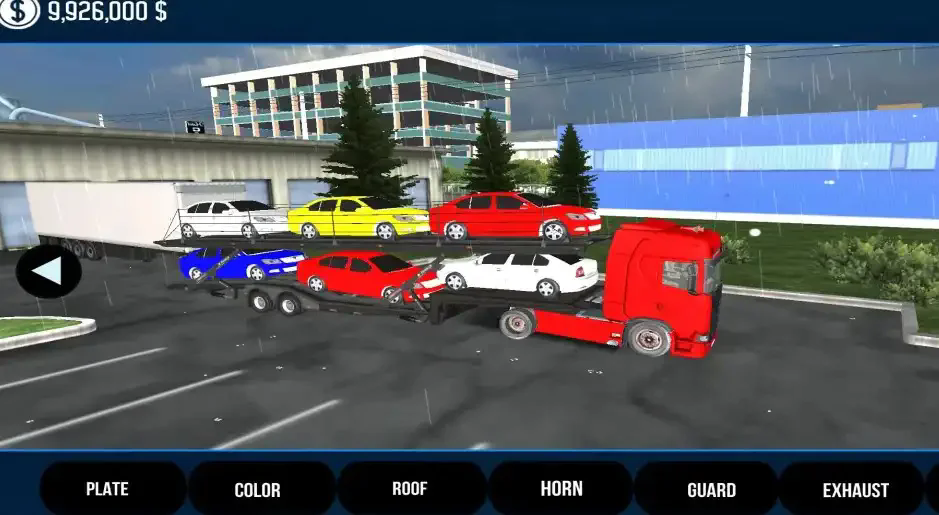Select the GUARD customization button
Image resolution: width=939 pixels, height=515 pixels.
pyautogui.click(x=709, y=490)
